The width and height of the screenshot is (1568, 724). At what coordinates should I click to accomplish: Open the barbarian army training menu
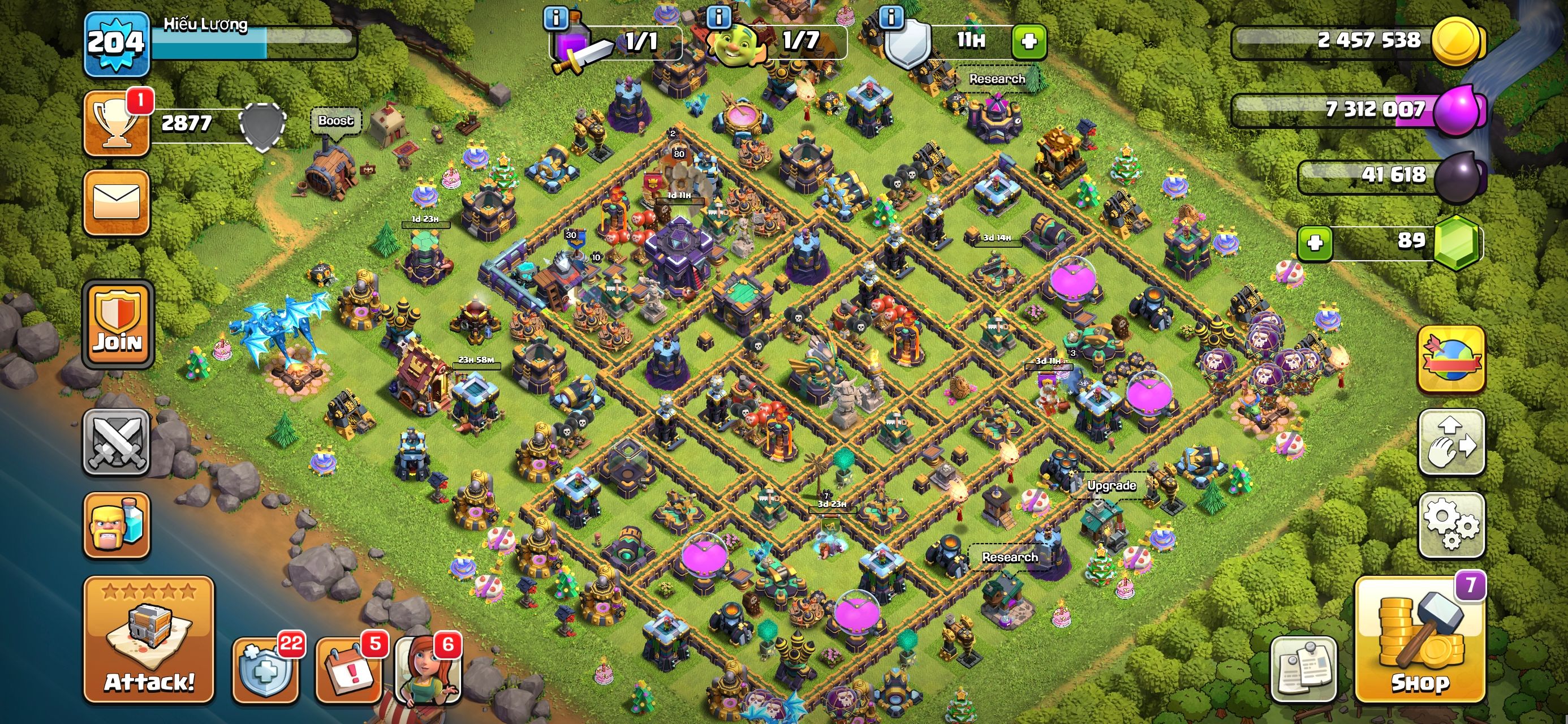click(117, 524)
